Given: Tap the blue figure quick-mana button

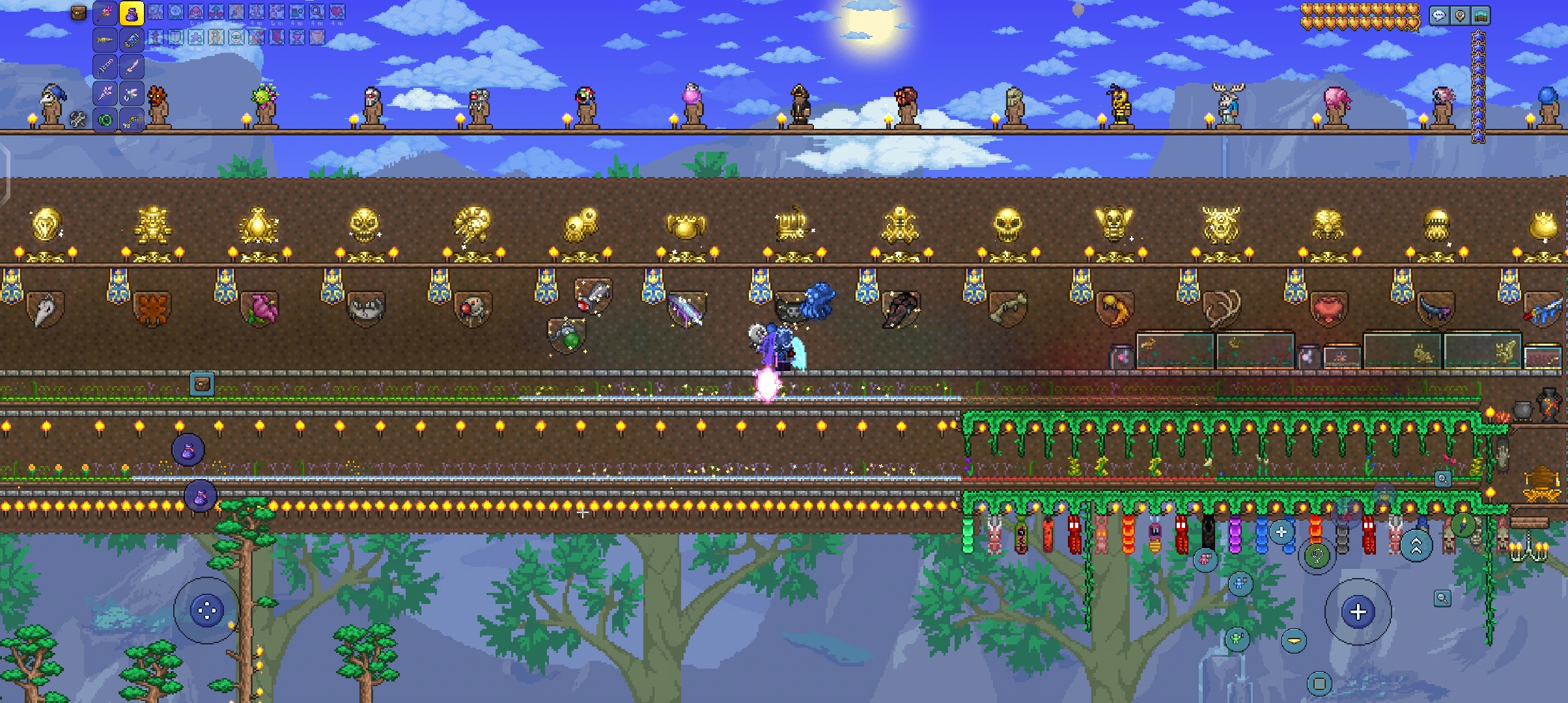Looking at the screenshot, I should pyautogui.click(x=1240, y=583).
